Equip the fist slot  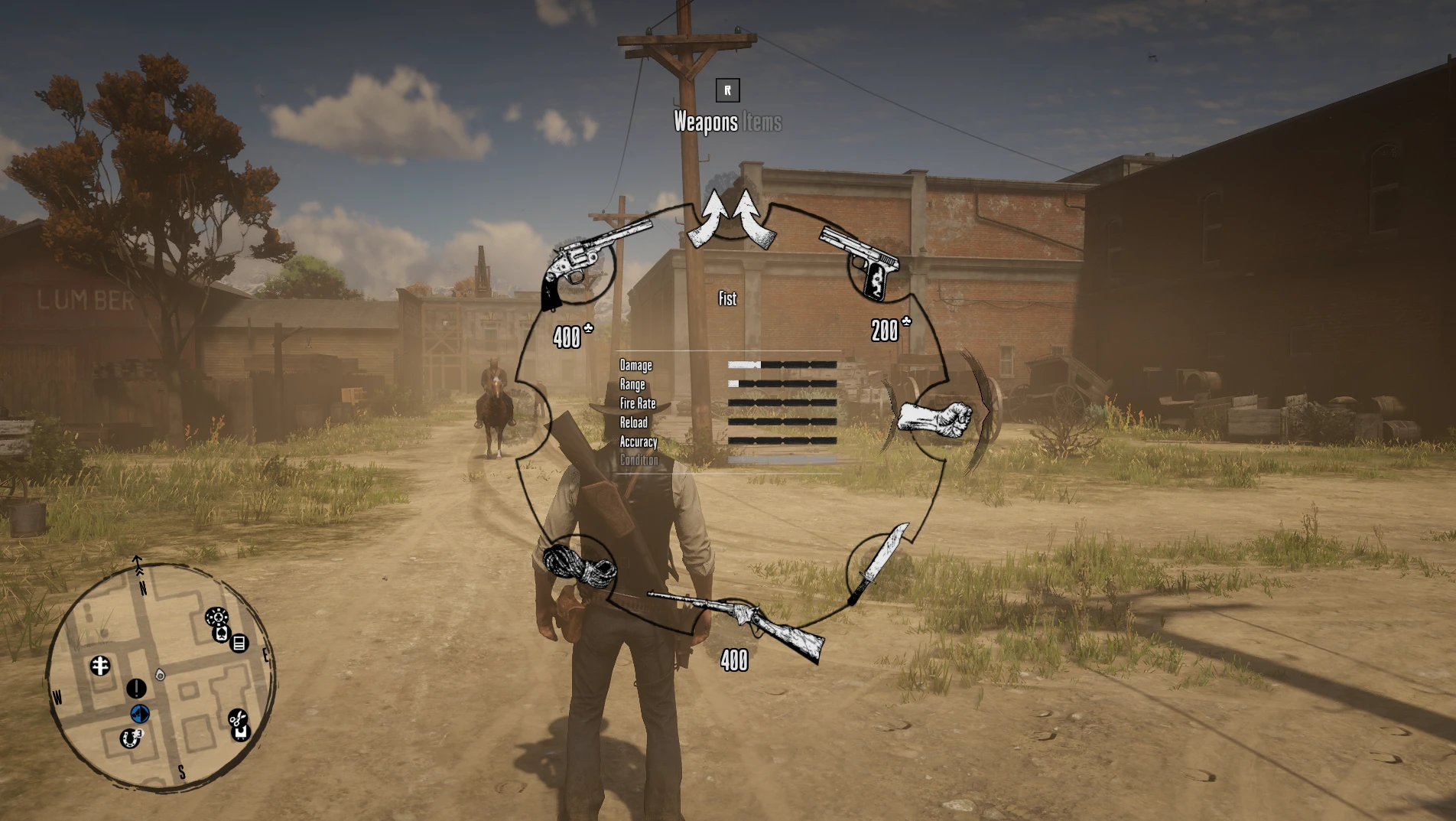[936, 418]
